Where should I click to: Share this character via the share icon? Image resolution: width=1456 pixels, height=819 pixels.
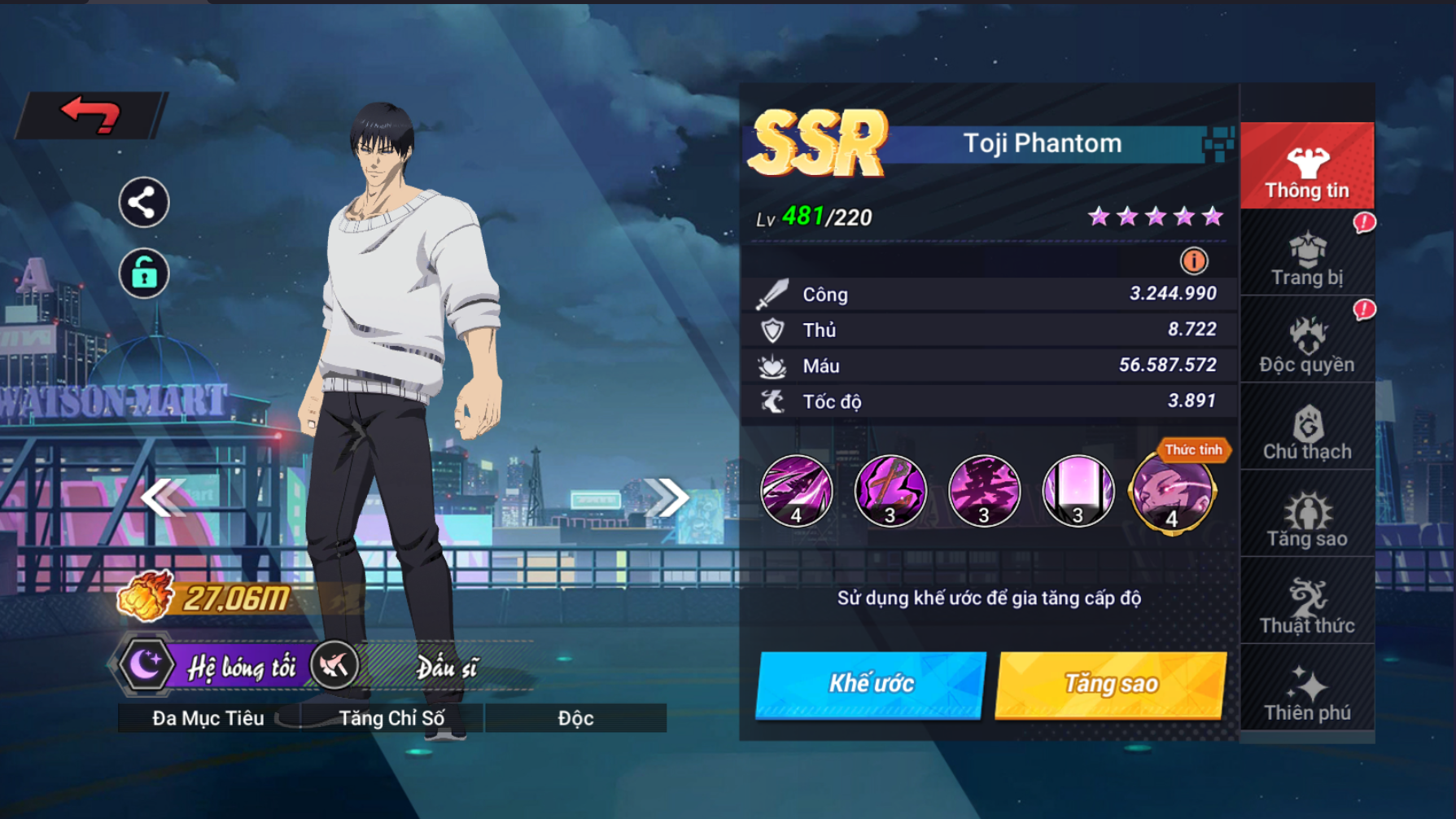coord(144,203)
